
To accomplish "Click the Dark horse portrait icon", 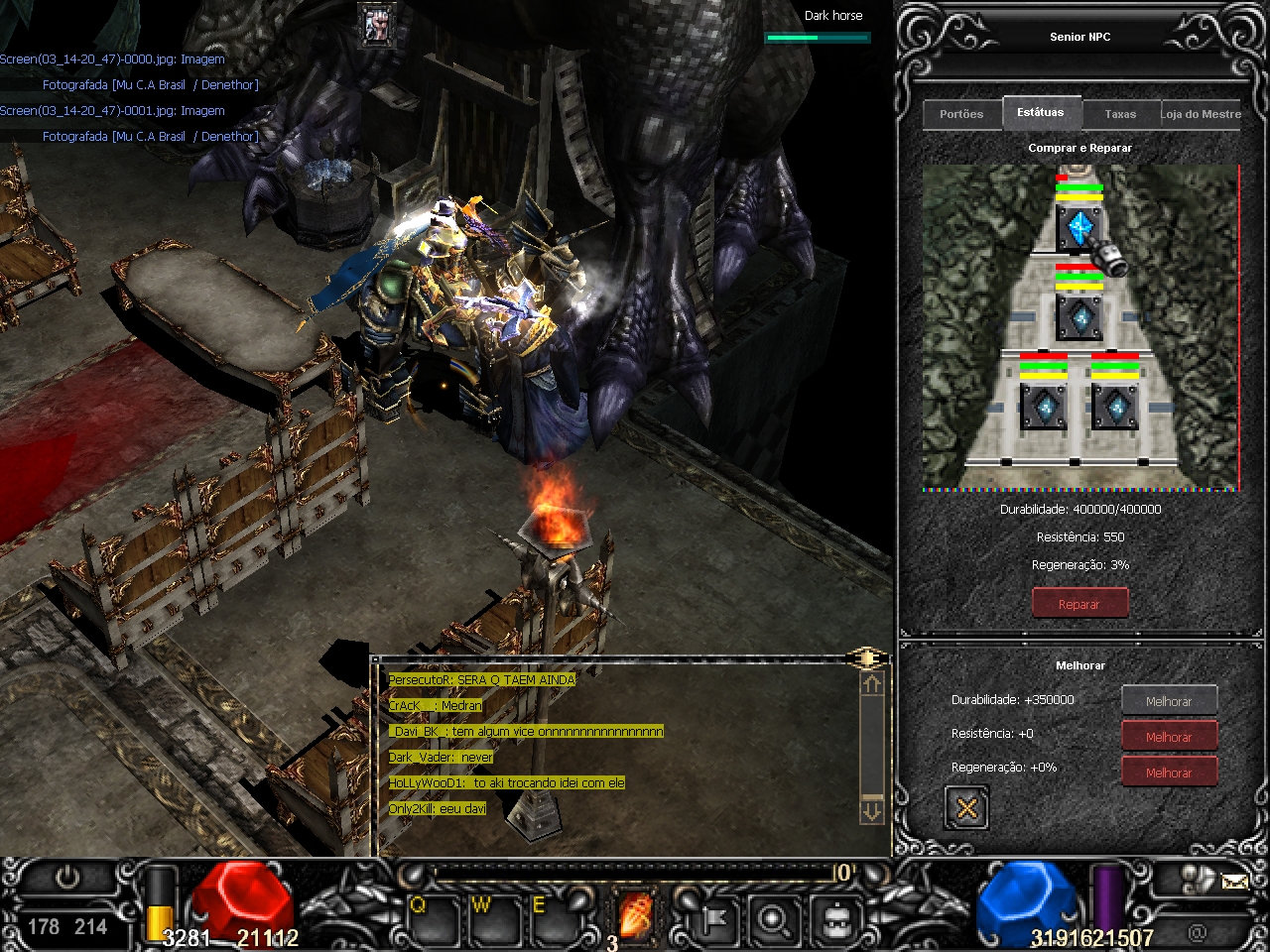I will [377, 26].
